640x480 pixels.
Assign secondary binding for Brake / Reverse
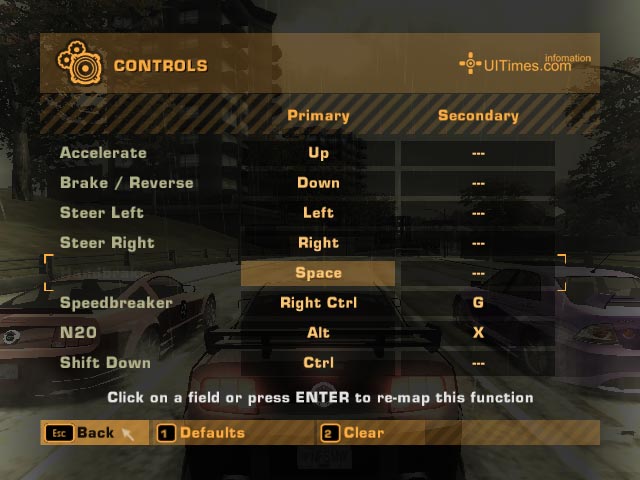click(478, 183)
